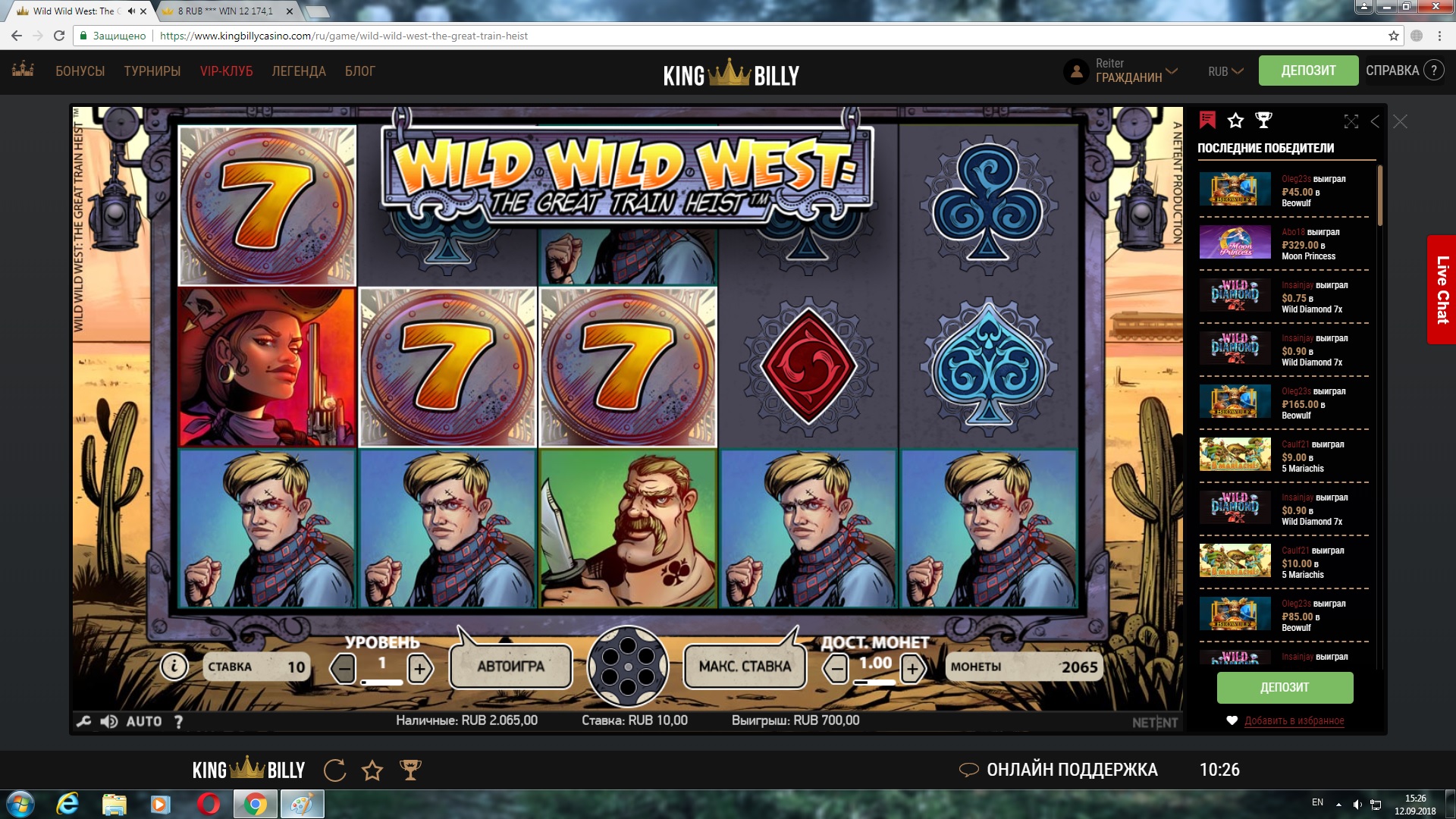
Task: Toggle fullscreen with the expand arrows icon
Action: coord(1351,121)
